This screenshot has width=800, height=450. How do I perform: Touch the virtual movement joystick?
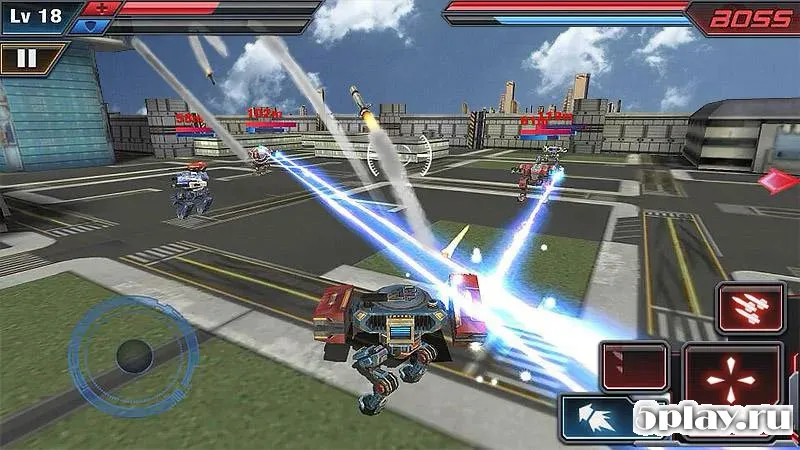tap(131, 353)
